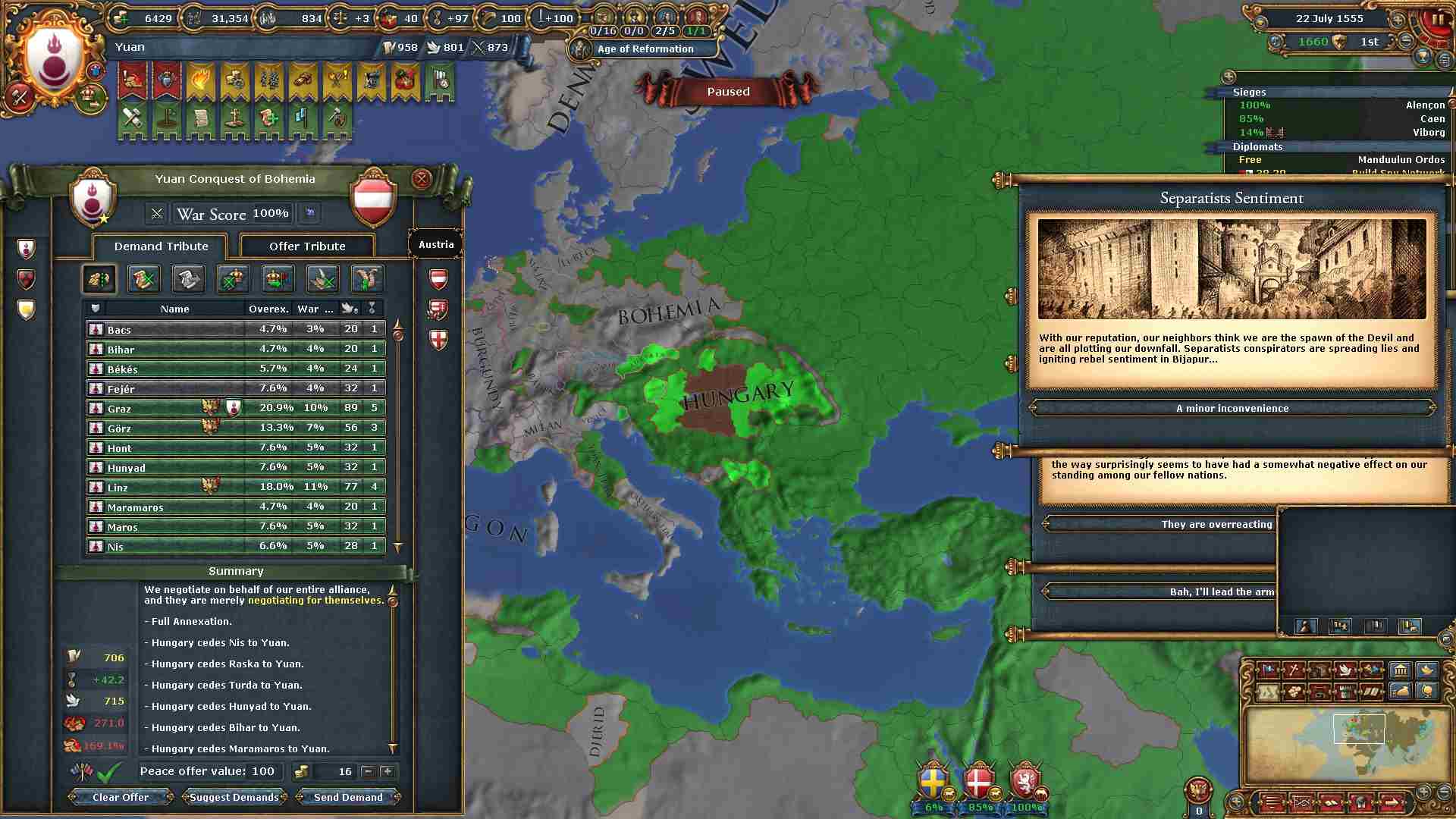The image size is (1456, 819).
Task: Open the Age of Reformation panel
Action: coord(645,49)
